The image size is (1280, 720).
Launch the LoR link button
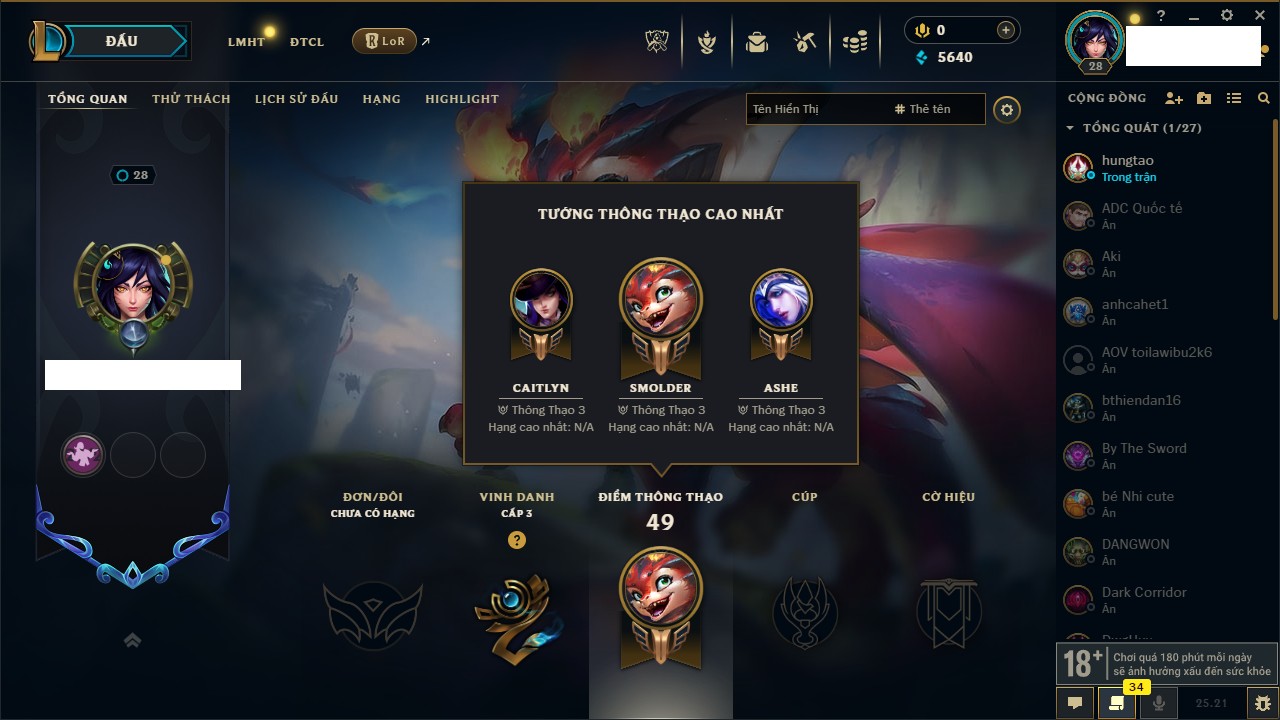384,42
